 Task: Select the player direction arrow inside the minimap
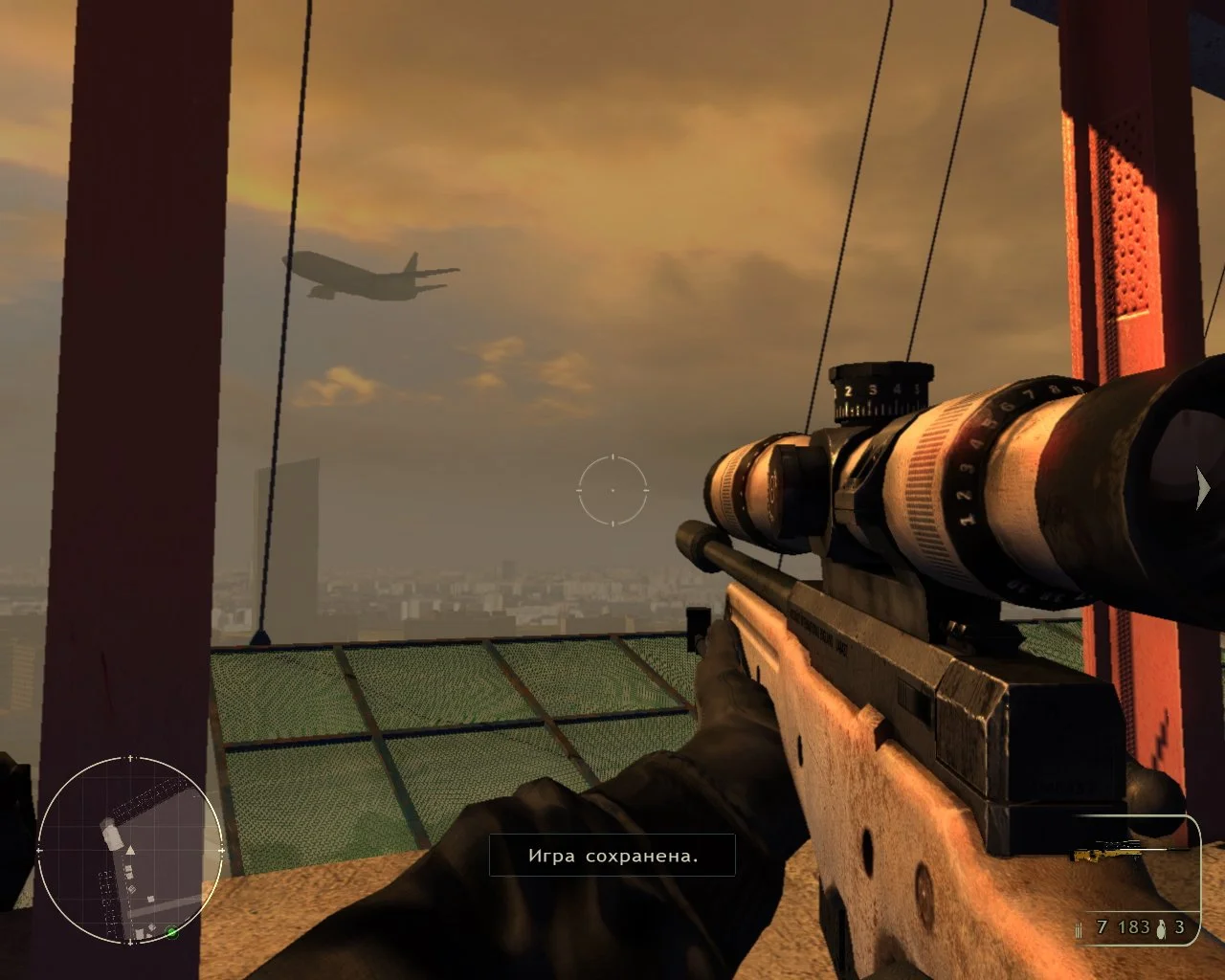tap(129, 850)
